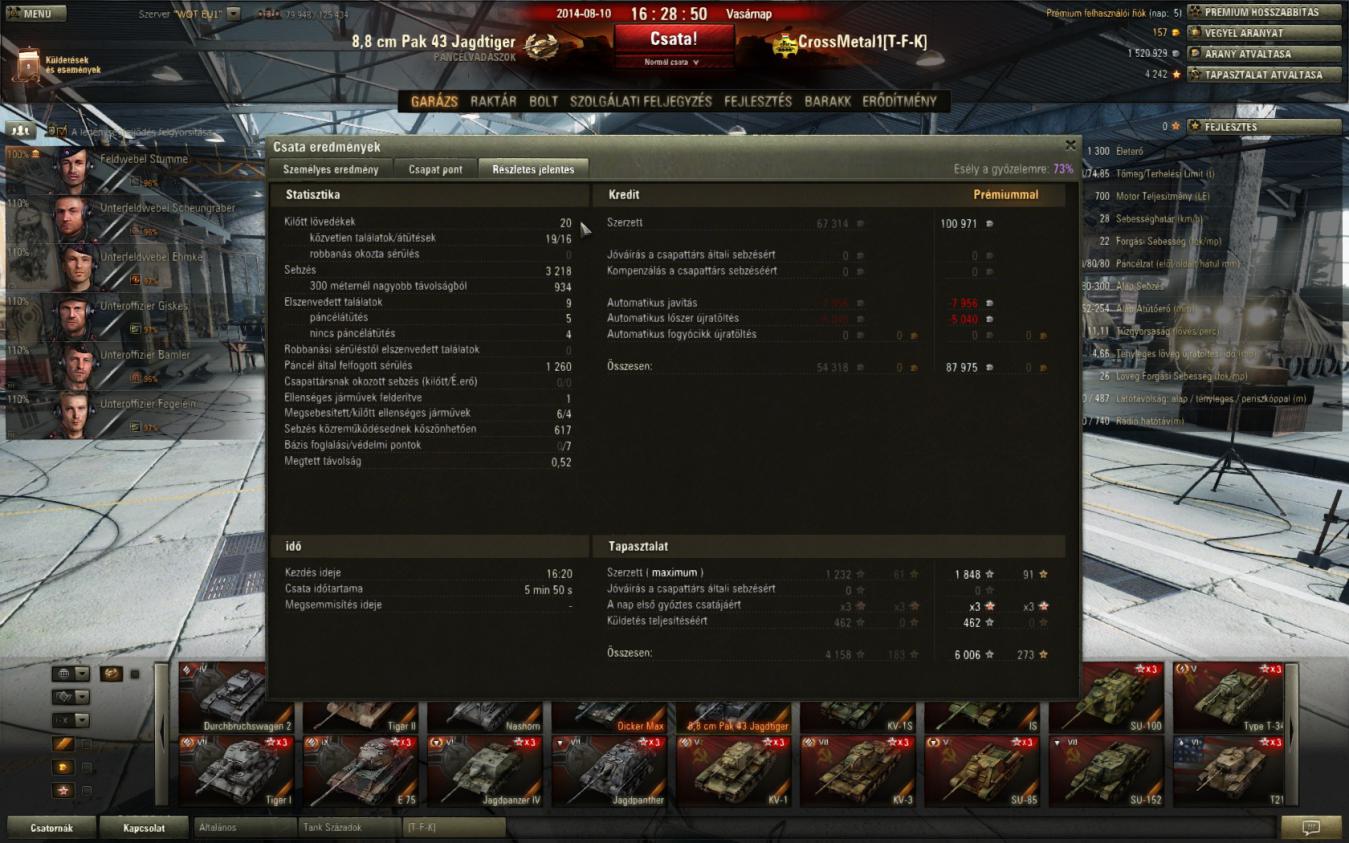Open the FEJLESZTÉS research menu

point(758,101)
